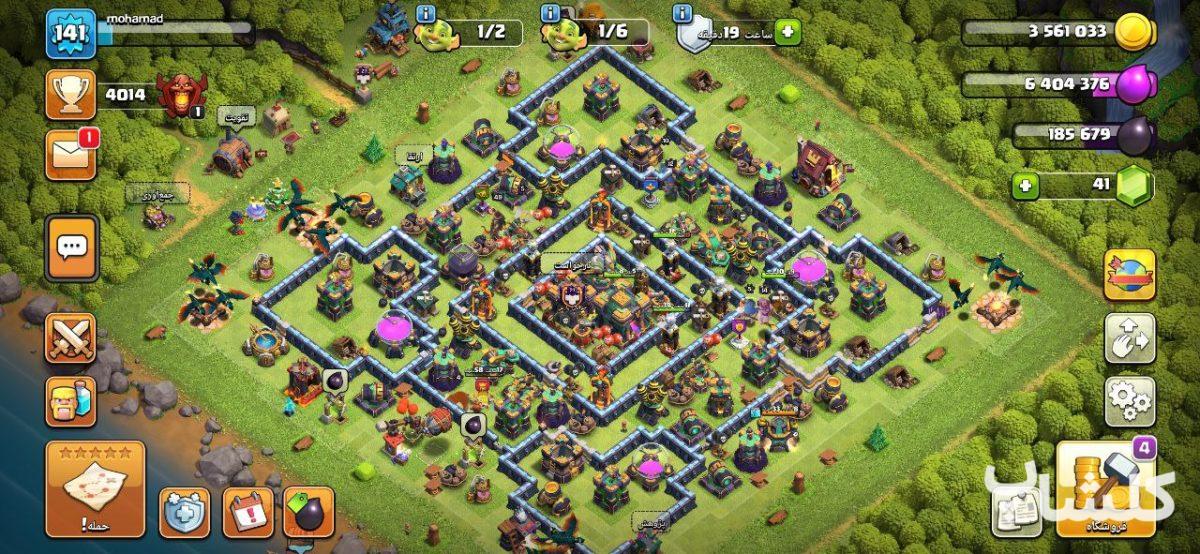Extend shield using the green plus button
This screenshot has width=1200, height=554.
(x=788, y=32)
